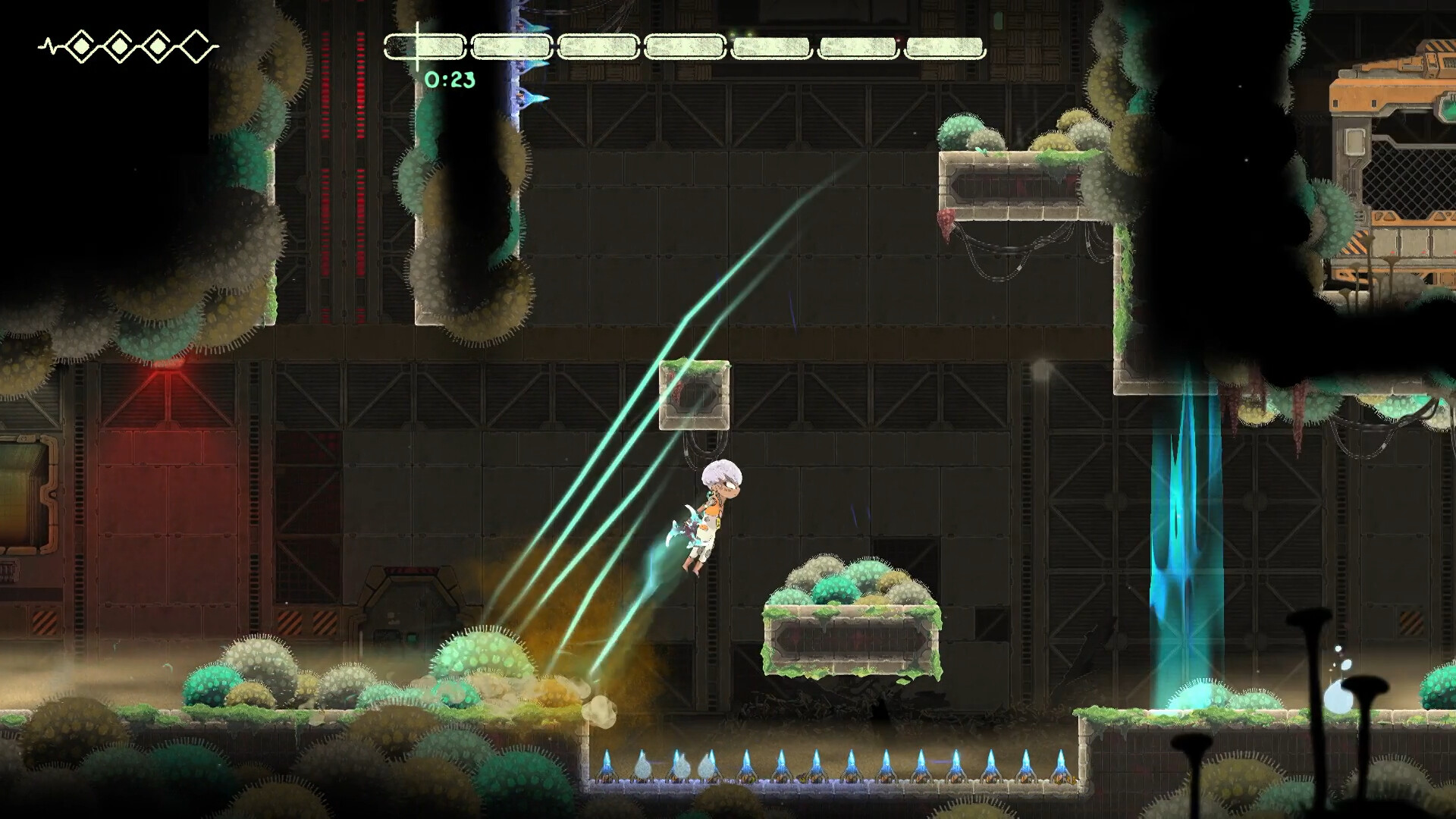The height and width of the screenshot is (819, 1456).
Task: Click the third filled diamond indicator
Action: pos(156,45)
